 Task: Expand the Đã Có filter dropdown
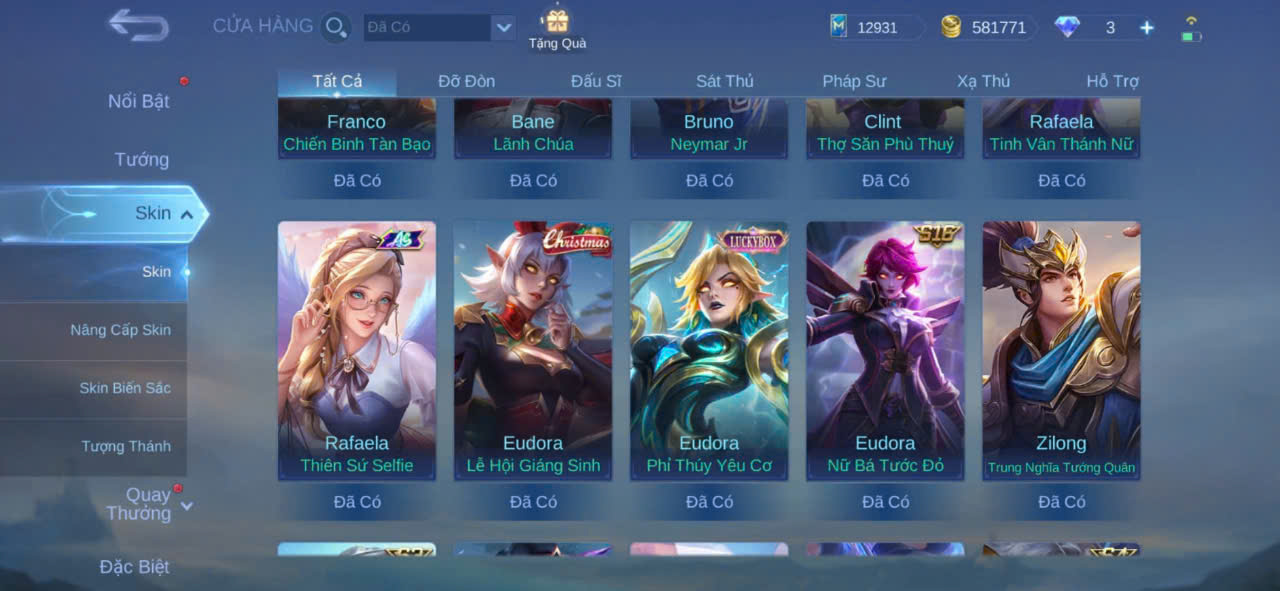click(503, 28)
